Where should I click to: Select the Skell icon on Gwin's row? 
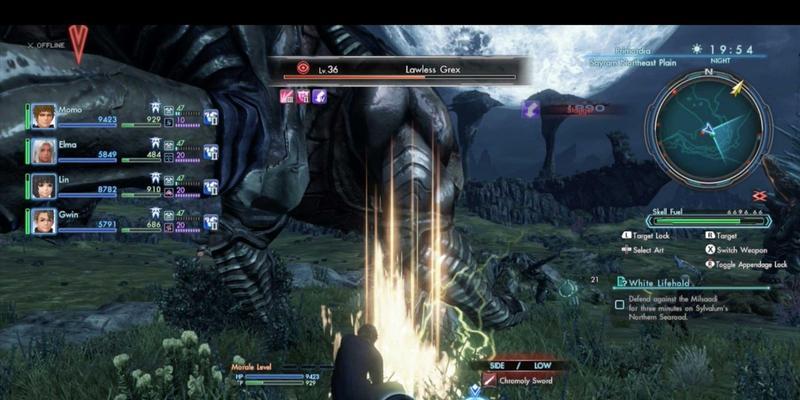click(x=211, y=222)
